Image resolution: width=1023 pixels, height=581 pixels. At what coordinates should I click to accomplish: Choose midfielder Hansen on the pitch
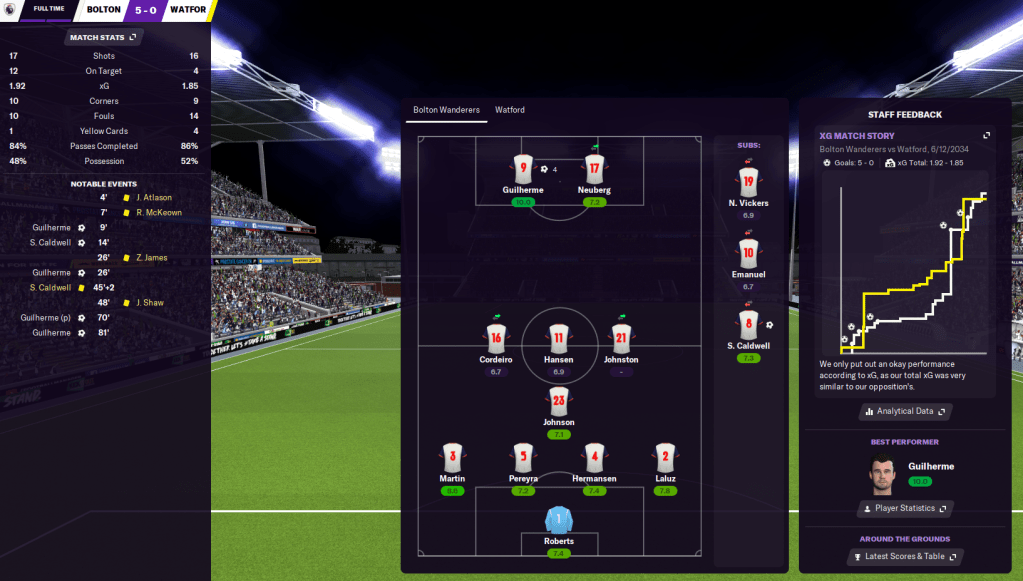[x=558, y=339]
